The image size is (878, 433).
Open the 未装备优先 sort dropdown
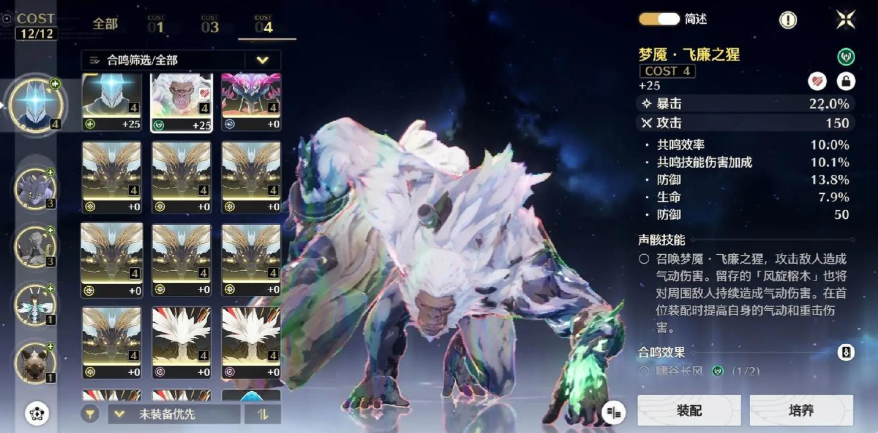coord(174,413)
